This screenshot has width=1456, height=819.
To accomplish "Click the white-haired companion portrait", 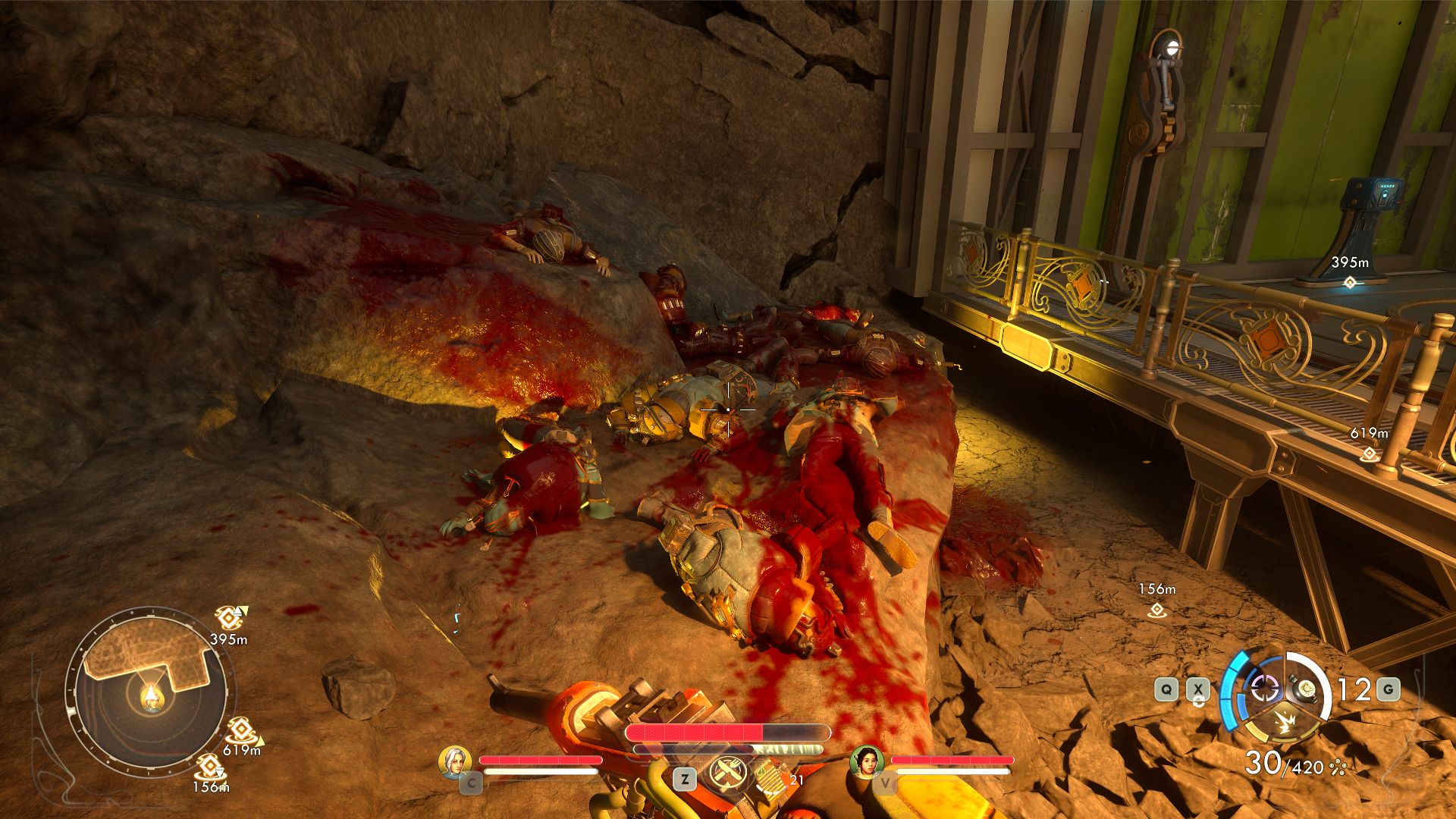I will [455, 761].
